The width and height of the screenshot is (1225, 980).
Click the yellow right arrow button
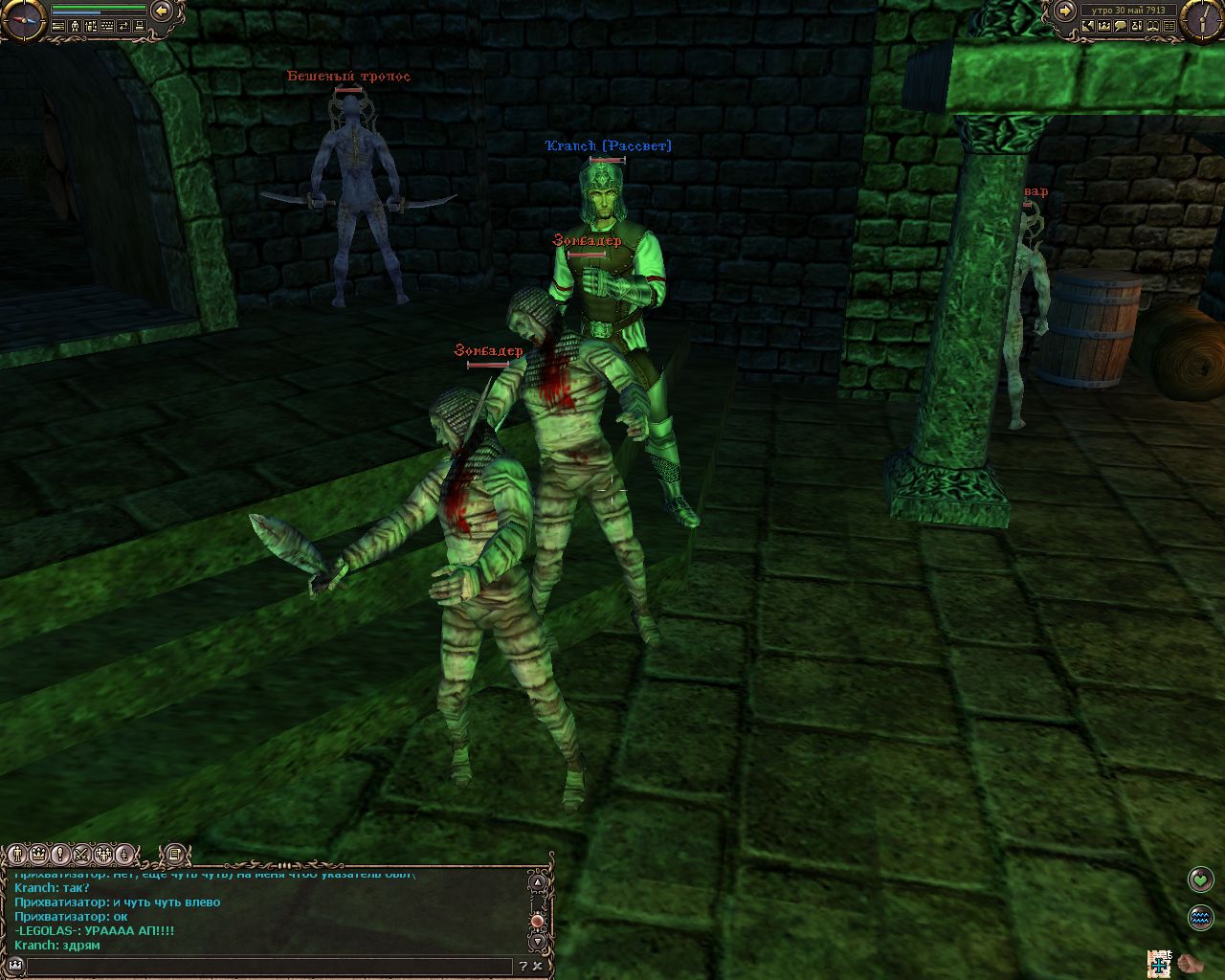(x=1065, y=11)
